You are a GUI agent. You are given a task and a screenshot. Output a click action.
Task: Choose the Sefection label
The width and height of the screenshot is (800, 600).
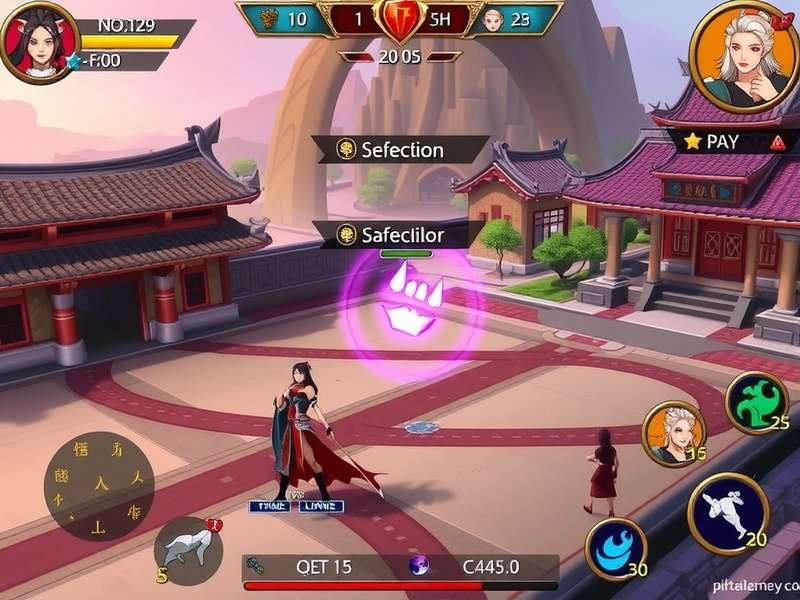pyautogui.click(x=400, y=150)
